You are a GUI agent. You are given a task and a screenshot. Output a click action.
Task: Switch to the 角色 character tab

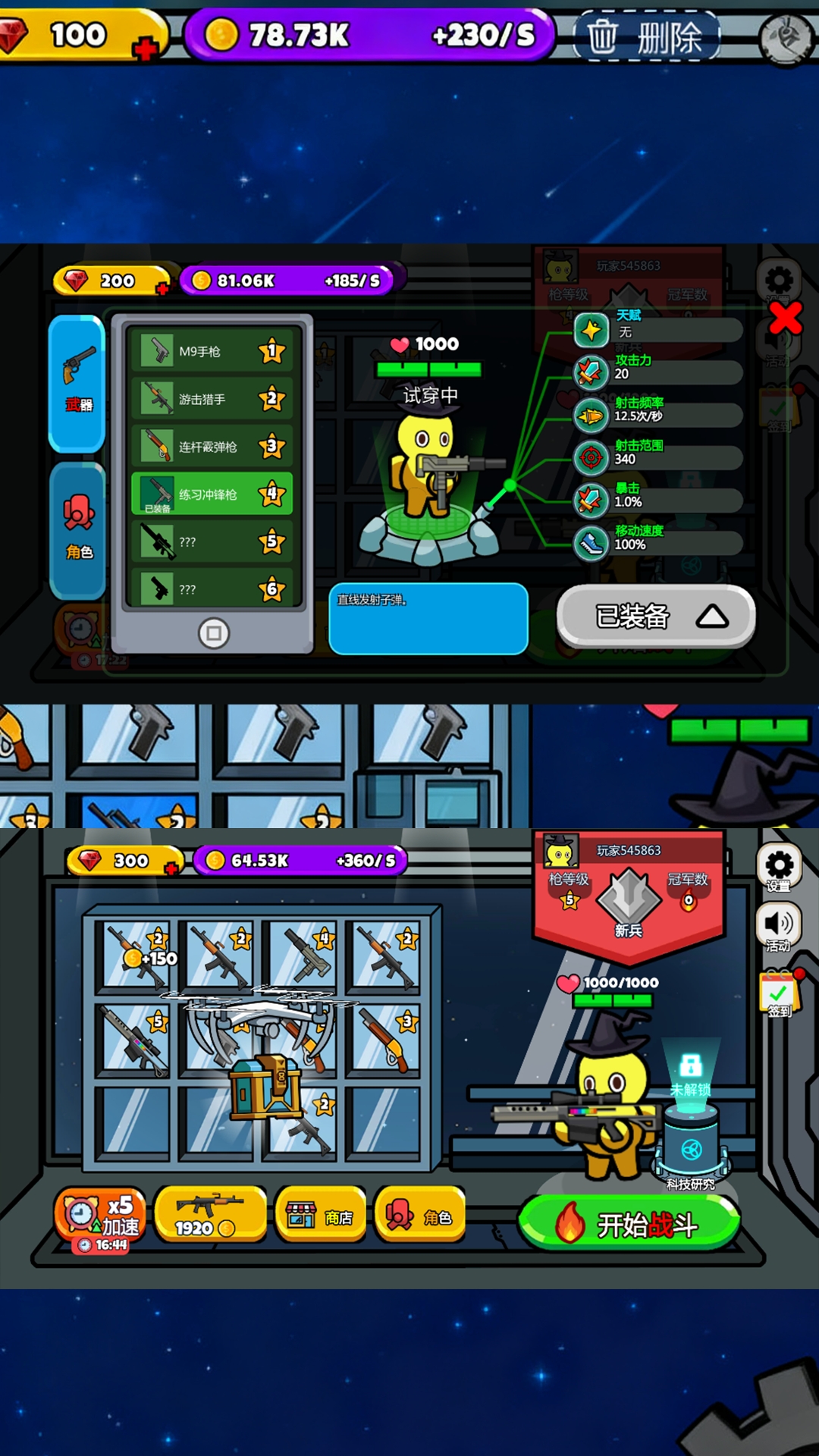click(77, 529)
